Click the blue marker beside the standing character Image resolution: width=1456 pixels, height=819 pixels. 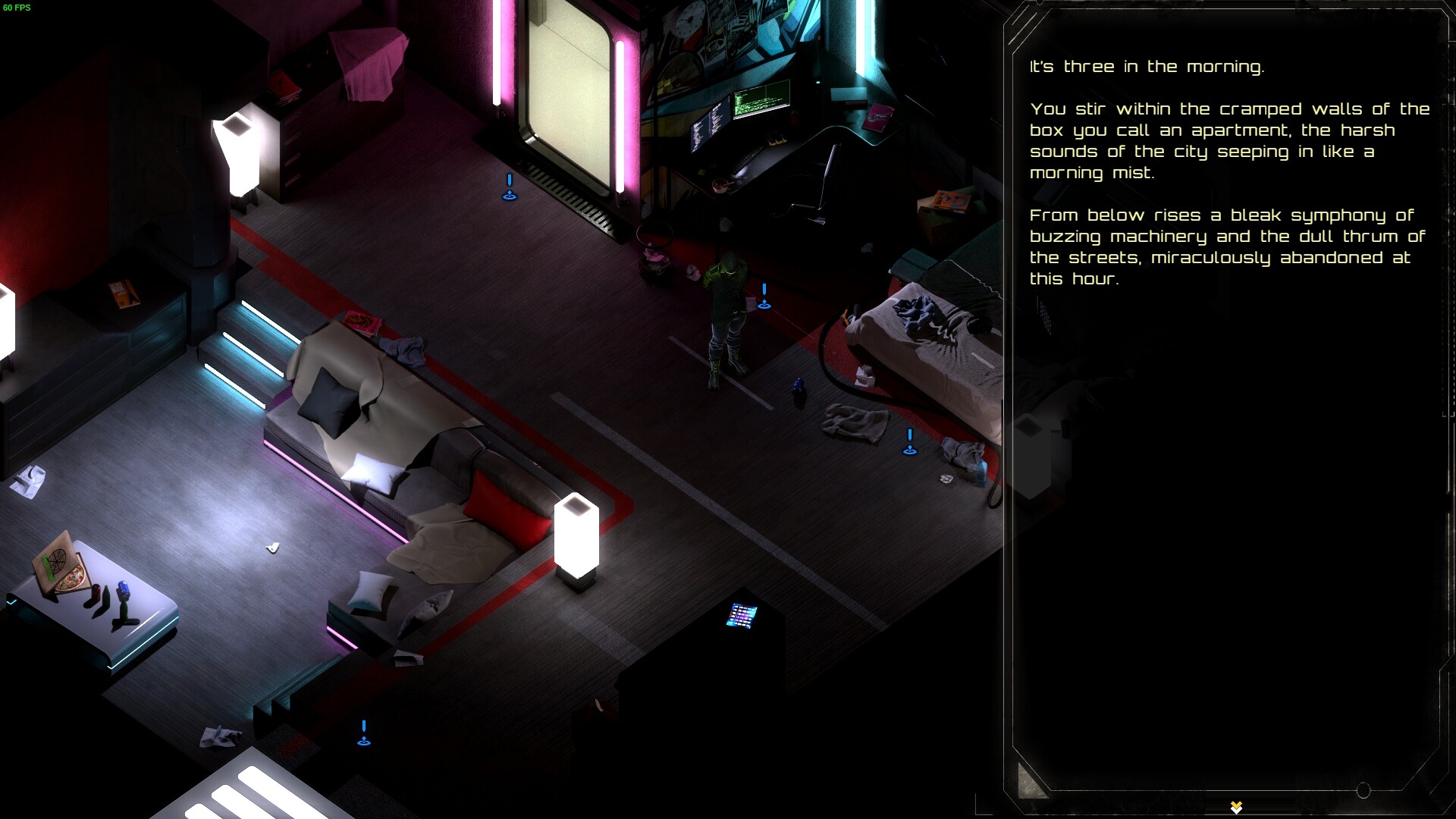coord(764,298)
